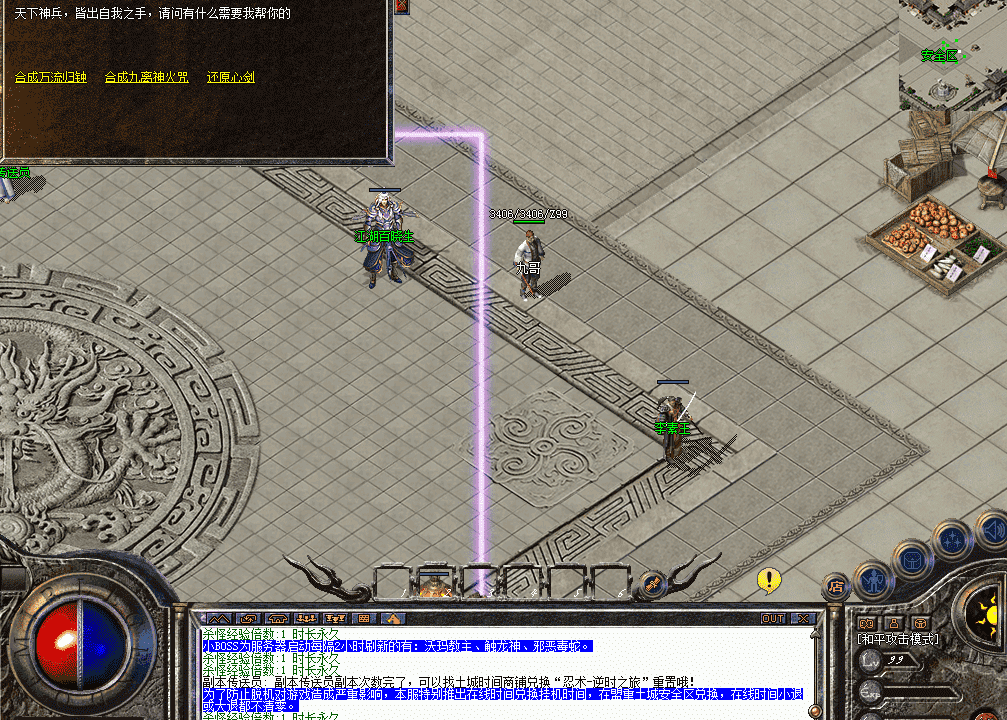Choose the 还原心剑 option
Image resolution: width=1007 pixels, height=720 pixels.
(231, 77)
